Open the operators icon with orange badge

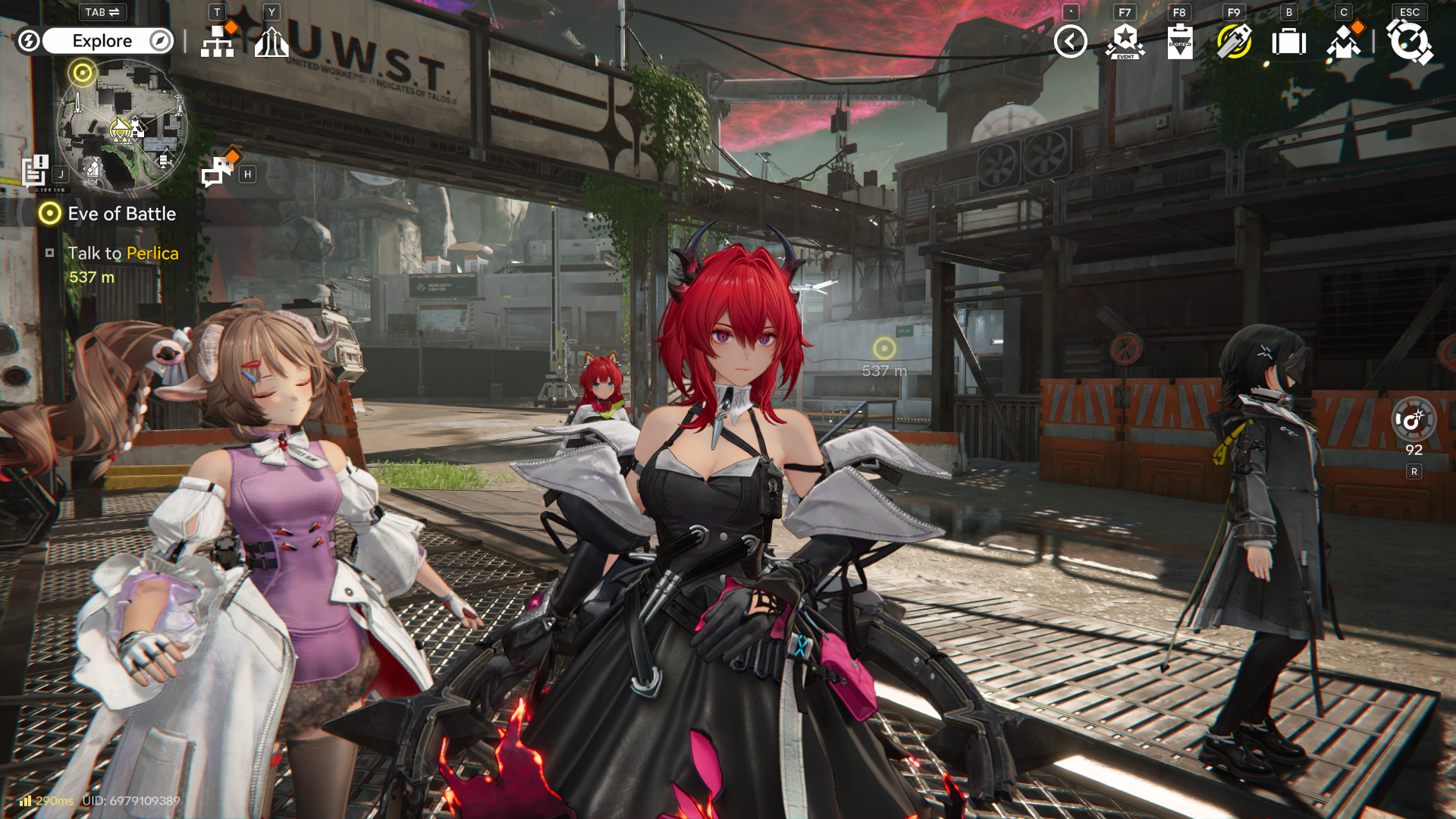coord(1344,42)
